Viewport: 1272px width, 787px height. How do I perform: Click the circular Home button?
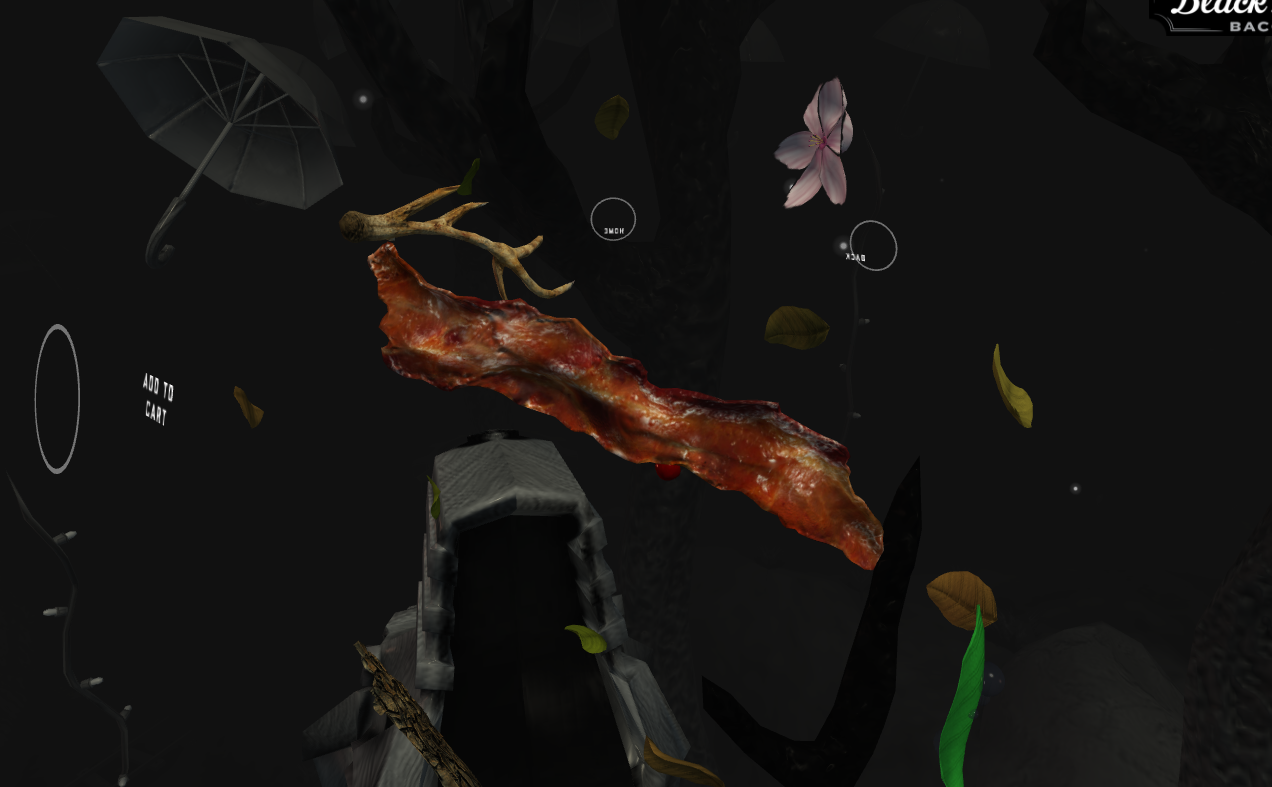point(613,219)
